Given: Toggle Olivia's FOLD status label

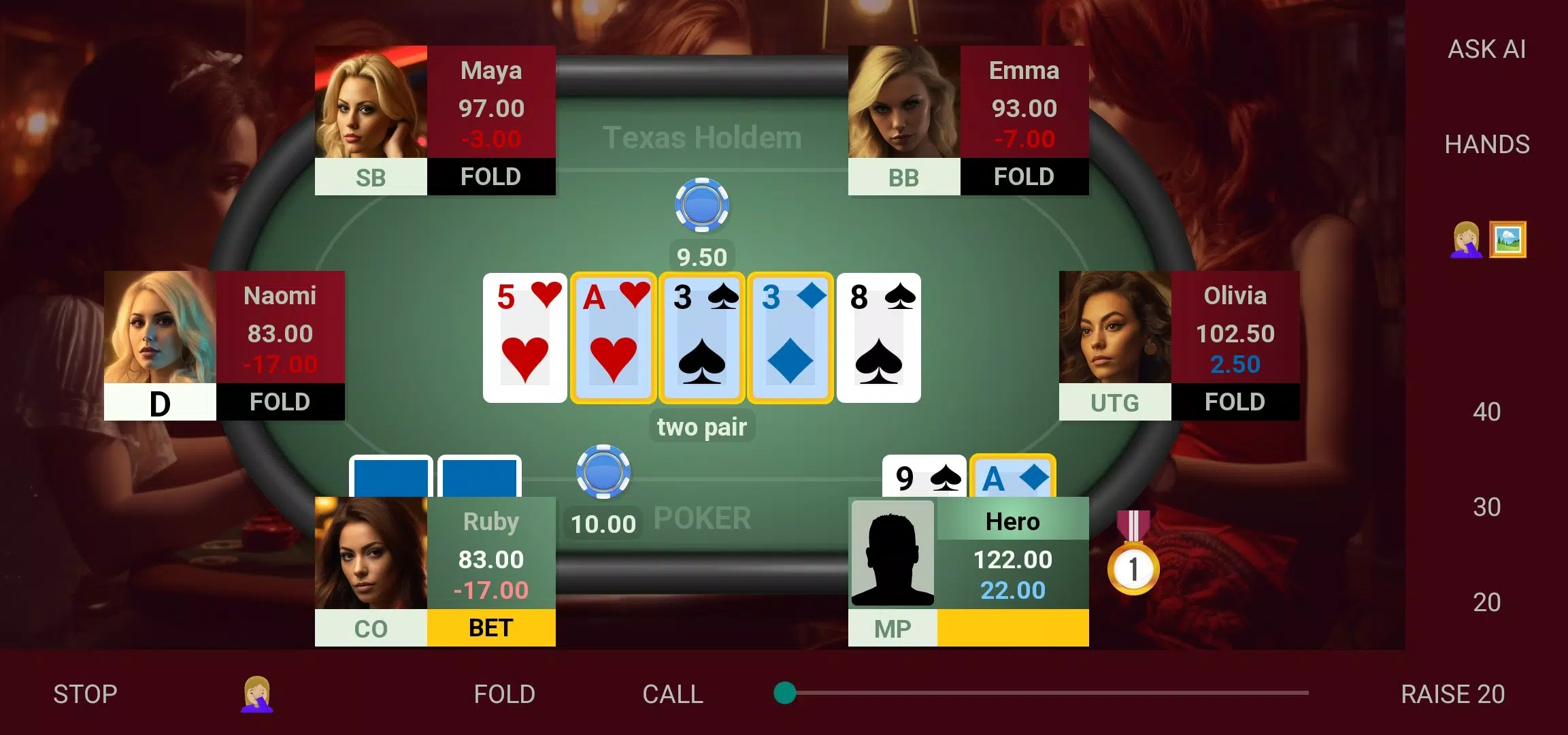Looking at the screenshot, I should [1234, 402].
